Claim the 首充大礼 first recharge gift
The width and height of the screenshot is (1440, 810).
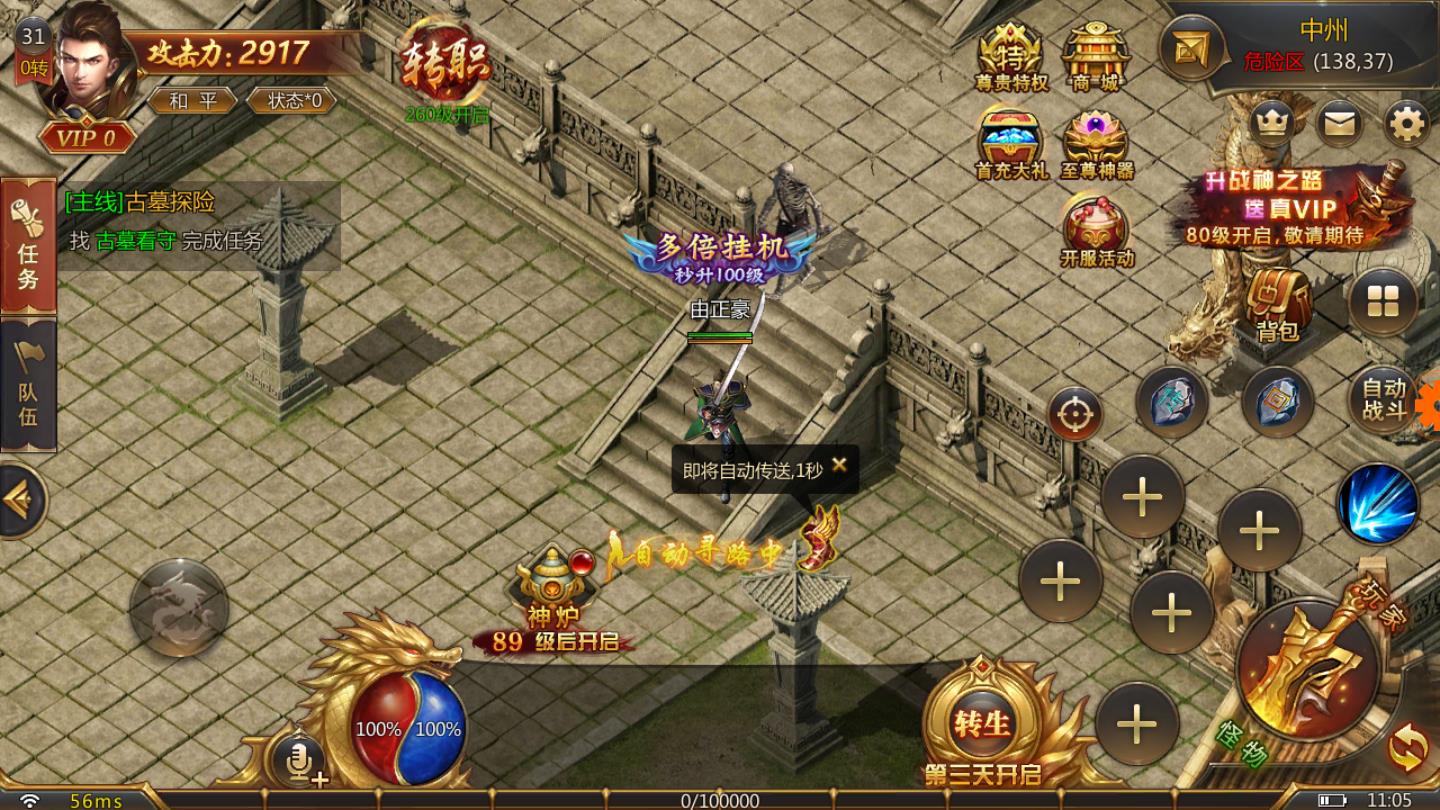click(x=1011, y=145)
